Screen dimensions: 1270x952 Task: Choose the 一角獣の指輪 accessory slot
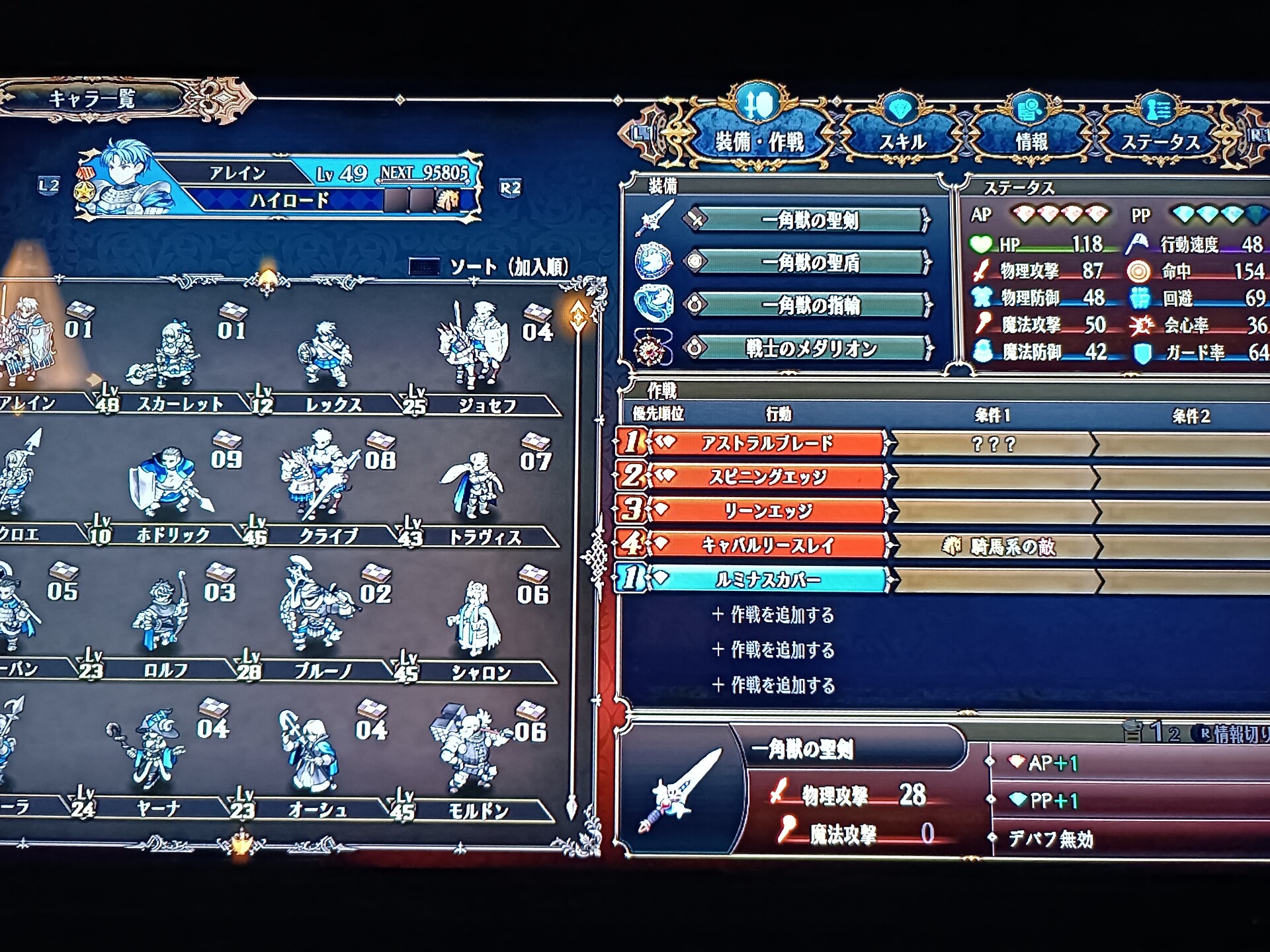pos(809,305)
